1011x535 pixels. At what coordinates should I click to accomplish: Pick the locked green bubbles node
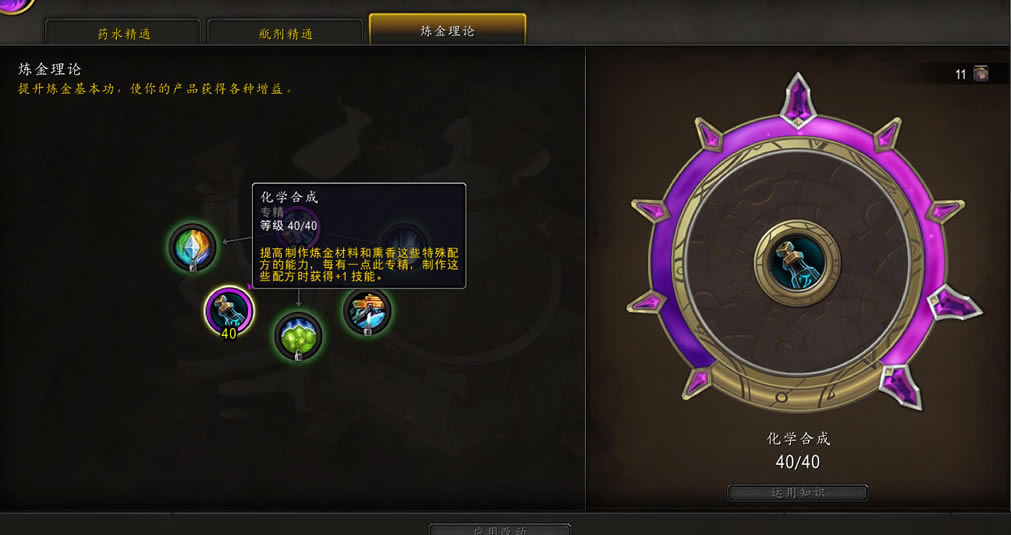pos(298,335)
